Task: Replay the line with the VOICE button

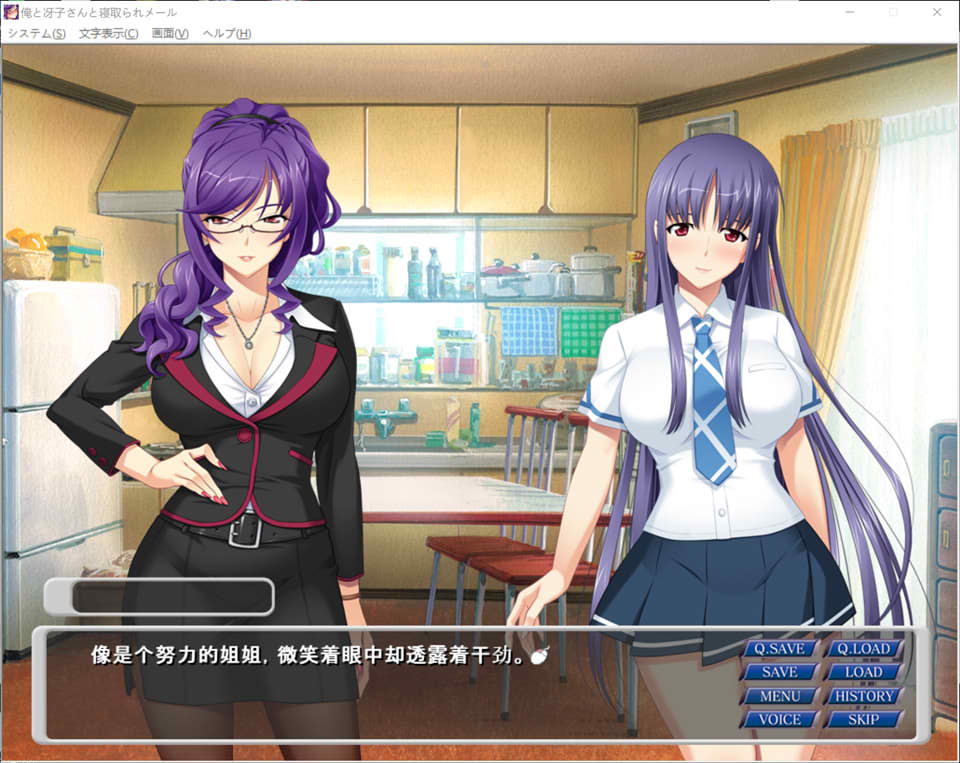Action: (780, 719)
